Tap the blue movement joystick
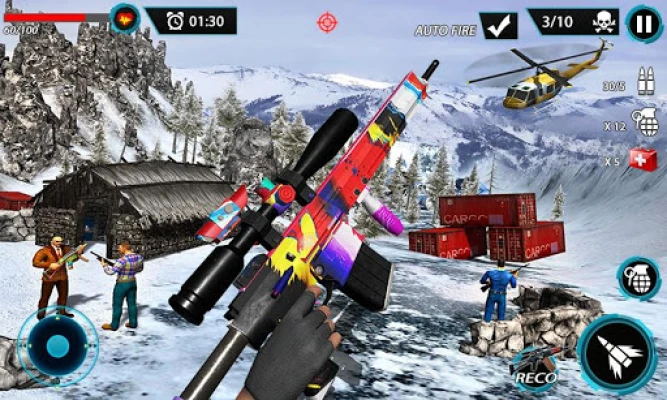 [58, 346]
